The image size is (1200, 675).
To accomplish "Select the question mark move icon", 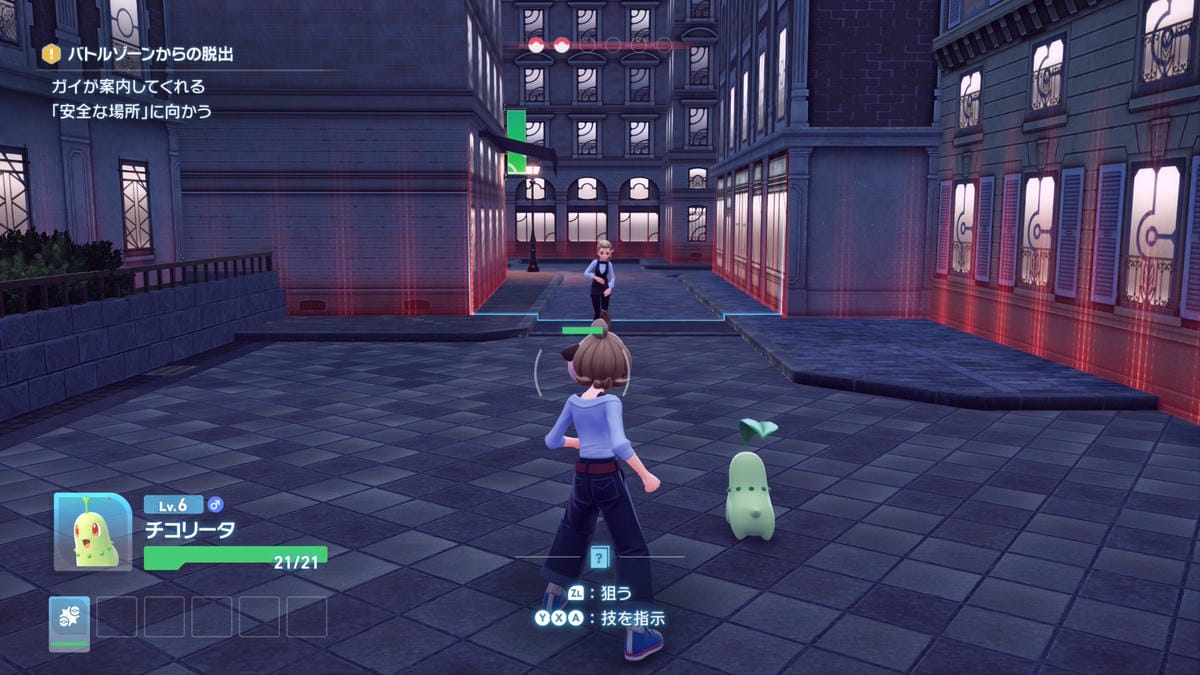I will (599, 558).
